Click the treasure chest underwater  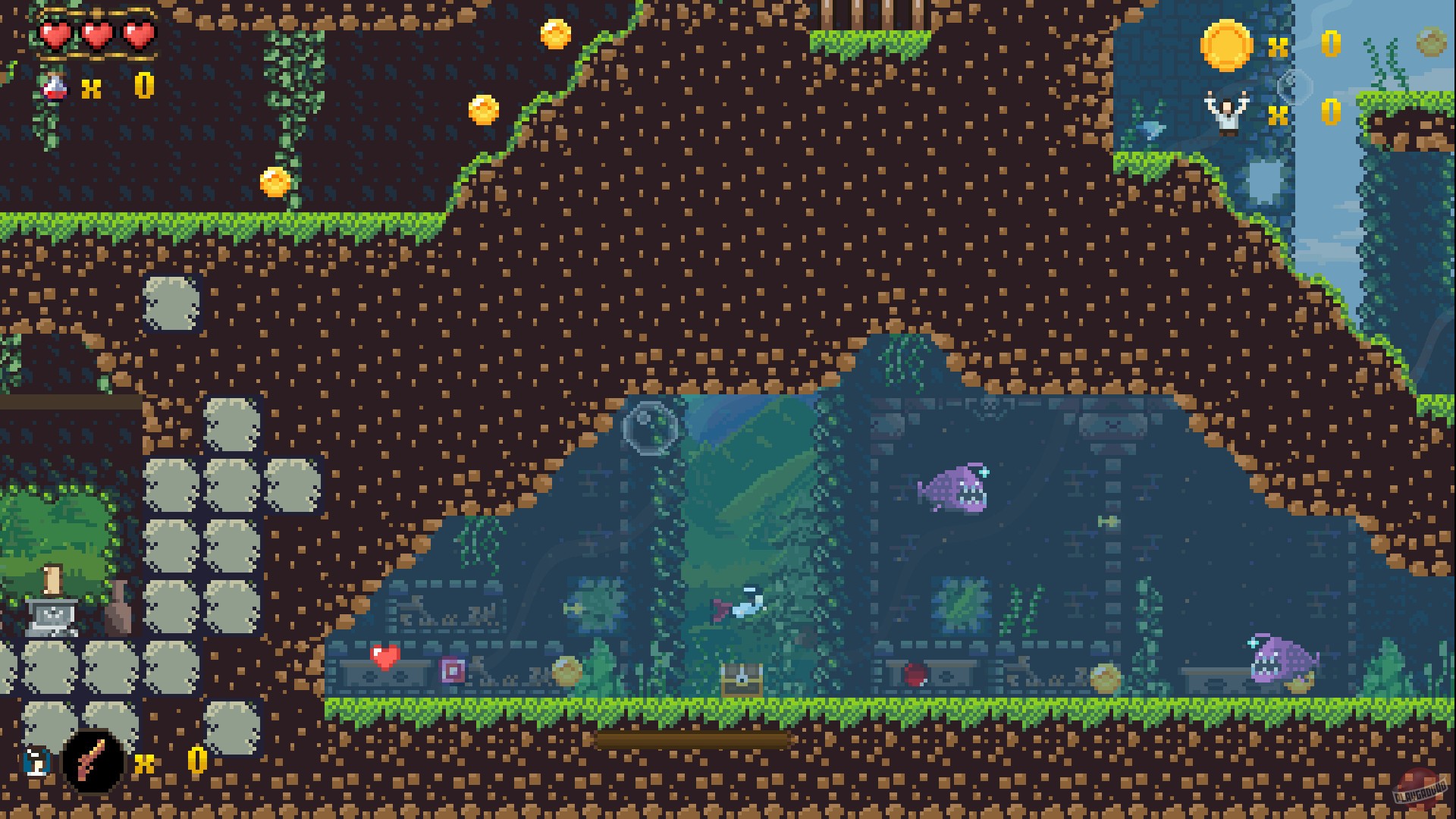pos(743,679)
